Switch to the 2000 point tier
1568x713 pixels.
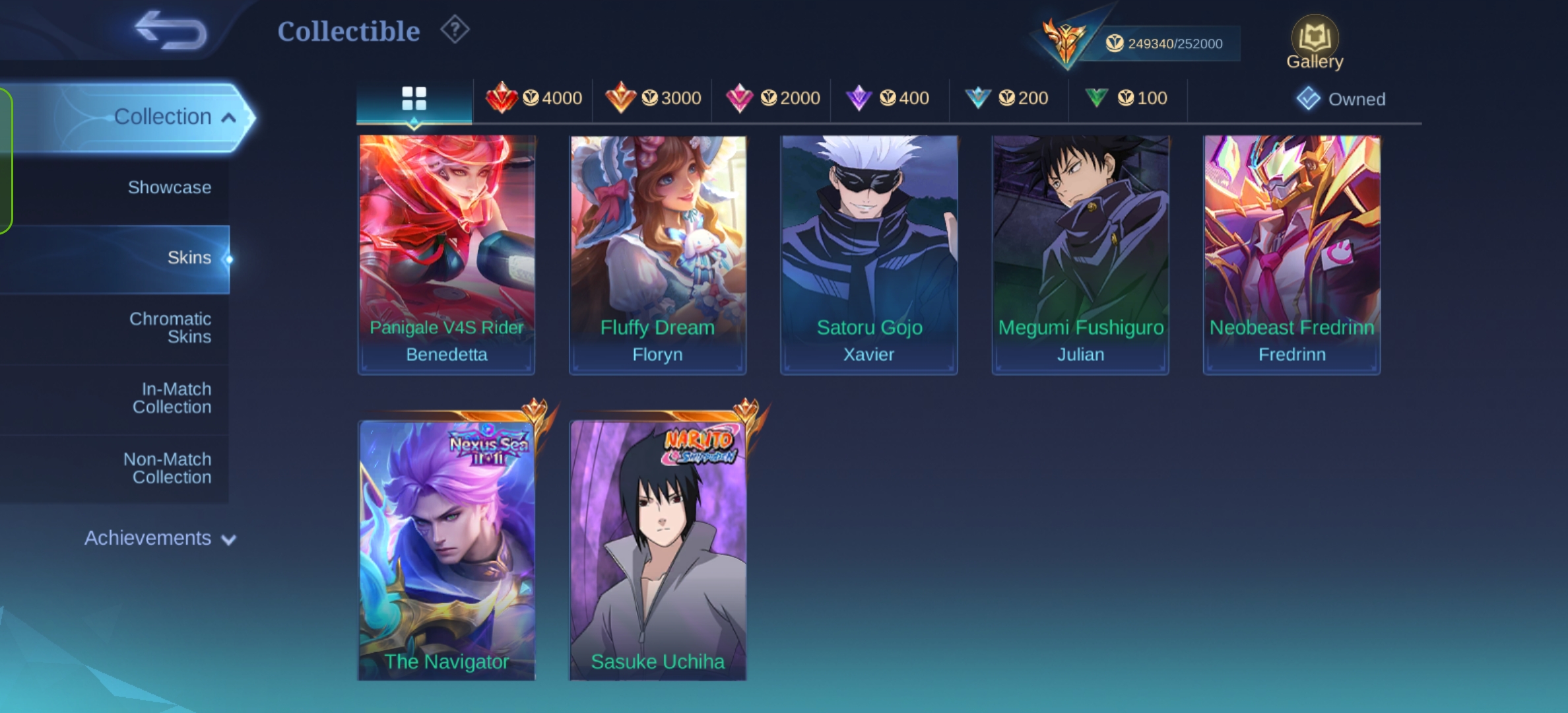point(772,99)
